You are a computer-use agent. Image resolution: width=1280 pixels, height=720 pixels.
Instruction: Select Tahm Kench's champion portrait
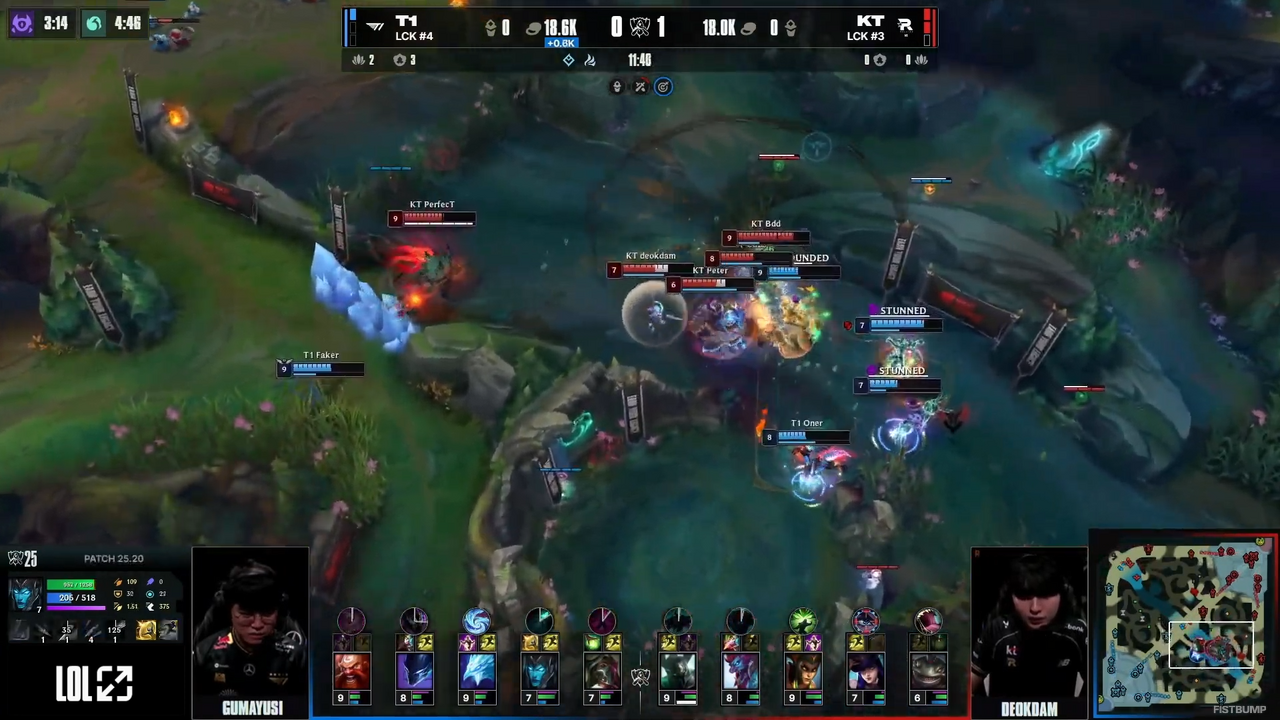click(927, 670)
